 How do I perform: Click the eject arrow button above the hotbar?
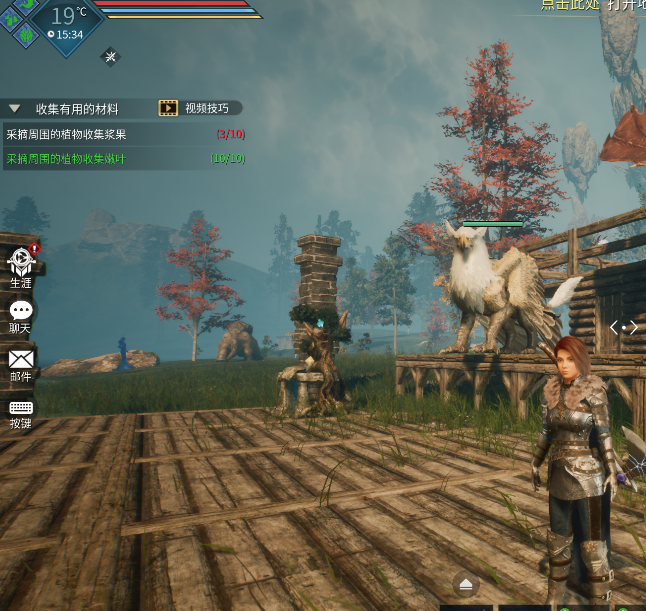point(466,585)
